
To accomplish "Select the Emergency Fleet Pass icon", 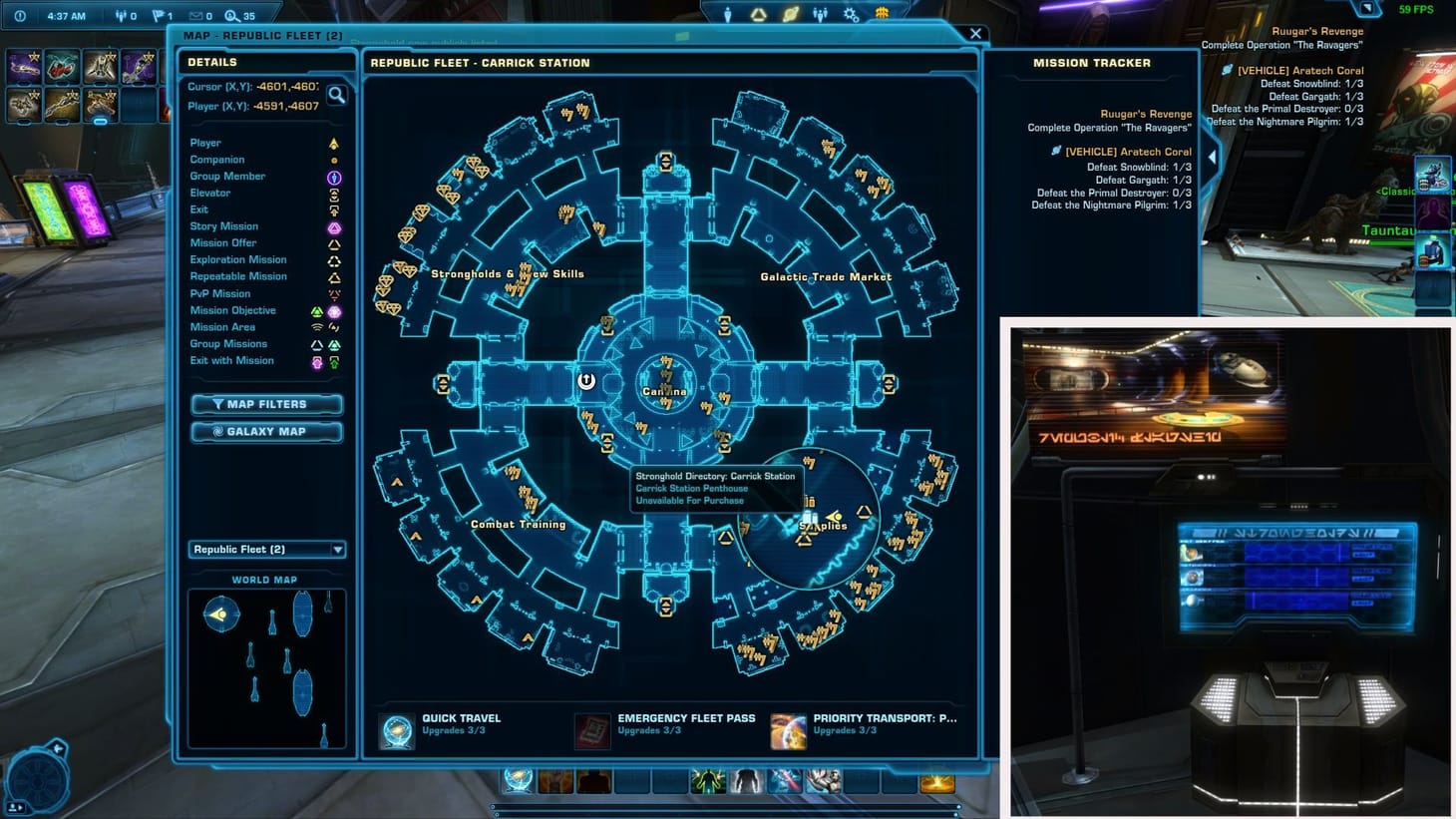I will 592,730.
